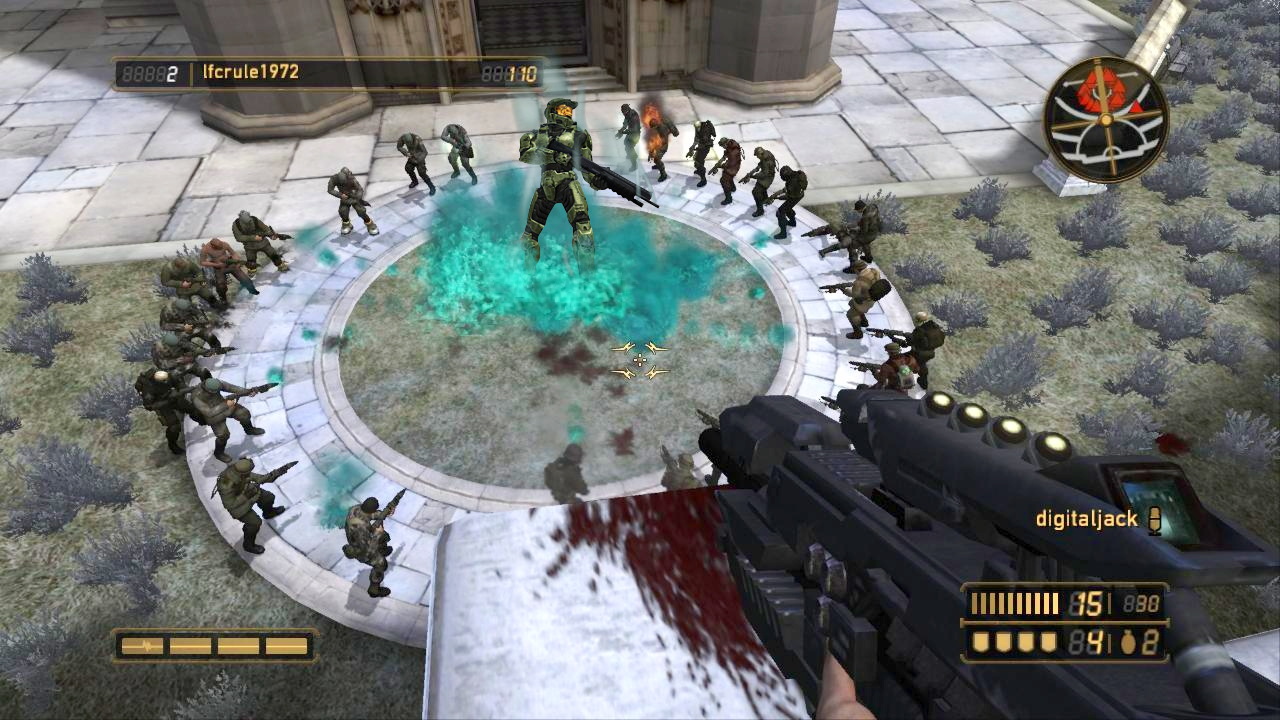Viewport: 1280px width, 720px height.
Task: Select the grenade icon in the ammo panel
Action: [1128, 643]
